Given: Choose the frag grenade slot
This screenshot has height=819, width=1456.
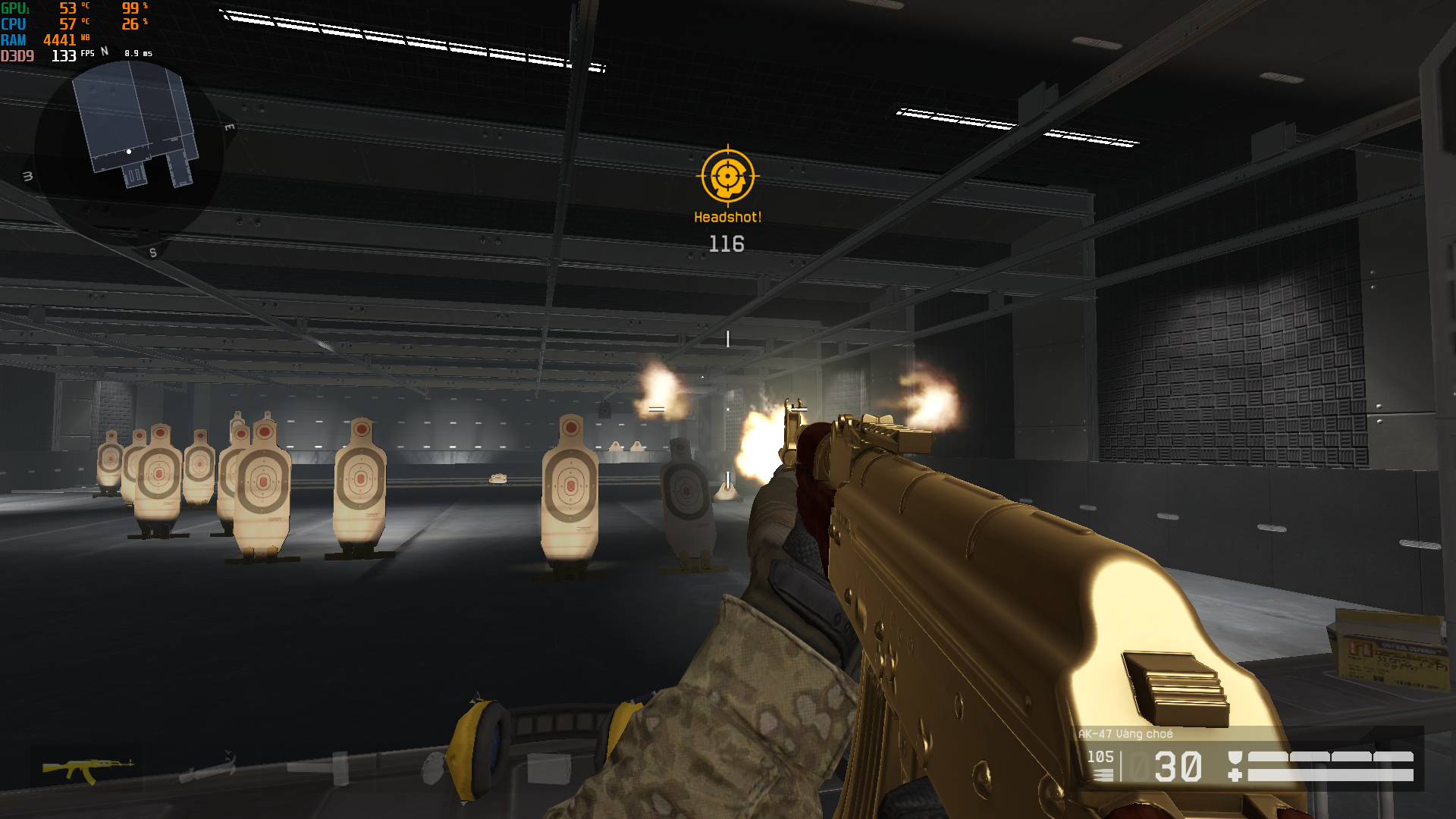Looking at the screenshot, I should coord(432,769).
